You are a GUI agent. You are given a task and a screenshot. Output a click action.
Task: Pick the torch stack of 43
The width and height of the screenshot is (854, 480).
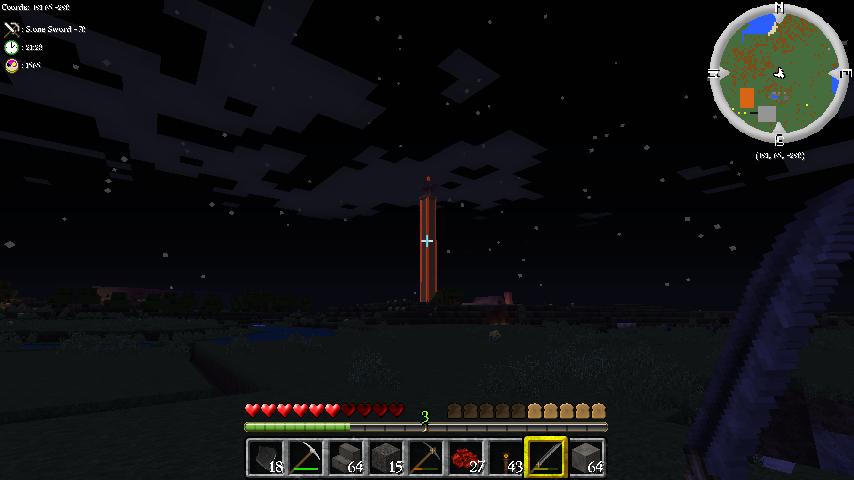coord(506,458)
